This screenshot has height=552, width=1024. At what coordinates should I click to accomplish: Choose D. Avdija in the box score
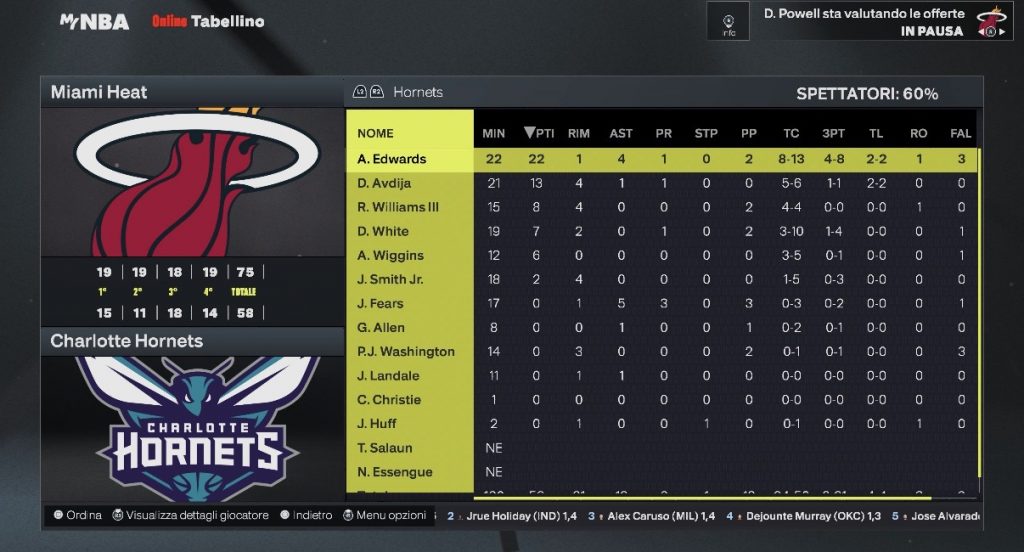(385, 183)
